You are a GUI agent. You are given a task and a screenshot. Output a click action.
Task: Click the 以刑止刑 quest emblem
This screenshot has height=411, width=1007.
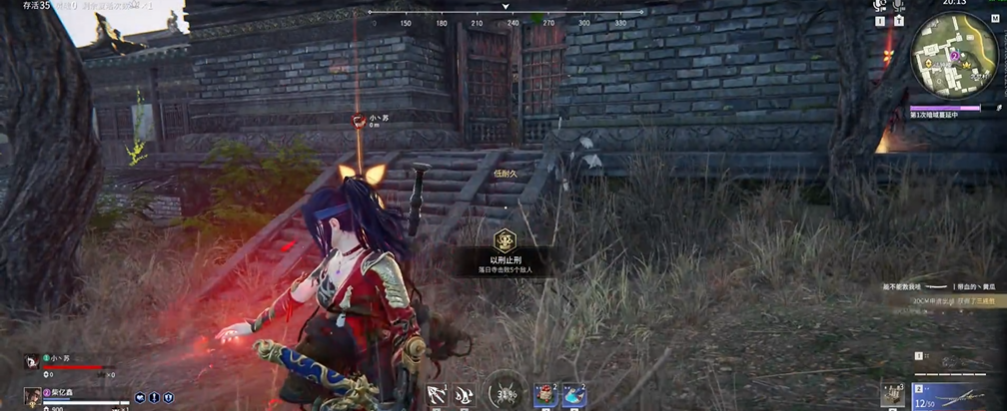(x=504, y=240)
